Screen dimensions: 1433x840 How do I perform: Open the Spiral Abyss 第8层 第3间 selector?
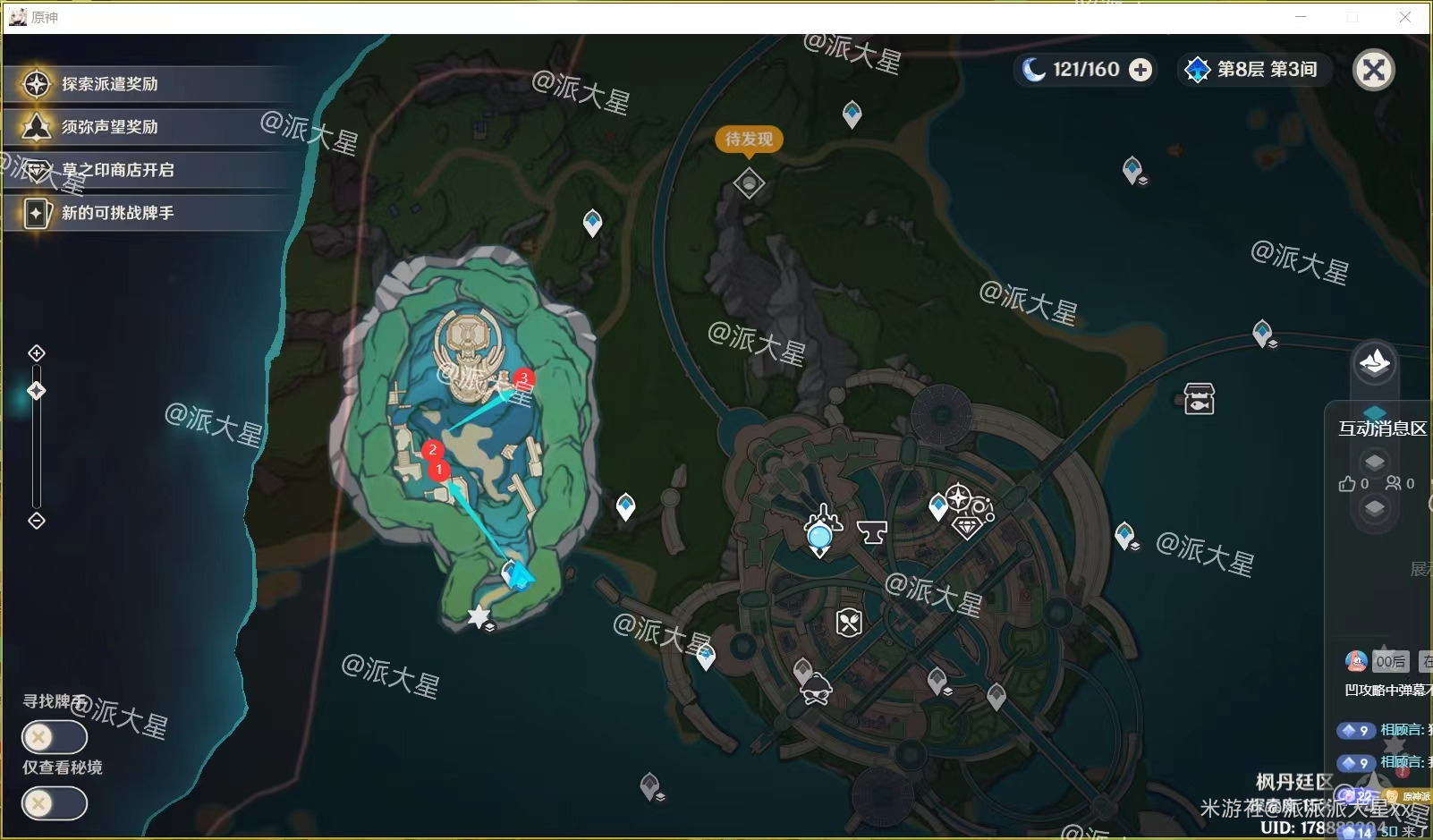1255,70
